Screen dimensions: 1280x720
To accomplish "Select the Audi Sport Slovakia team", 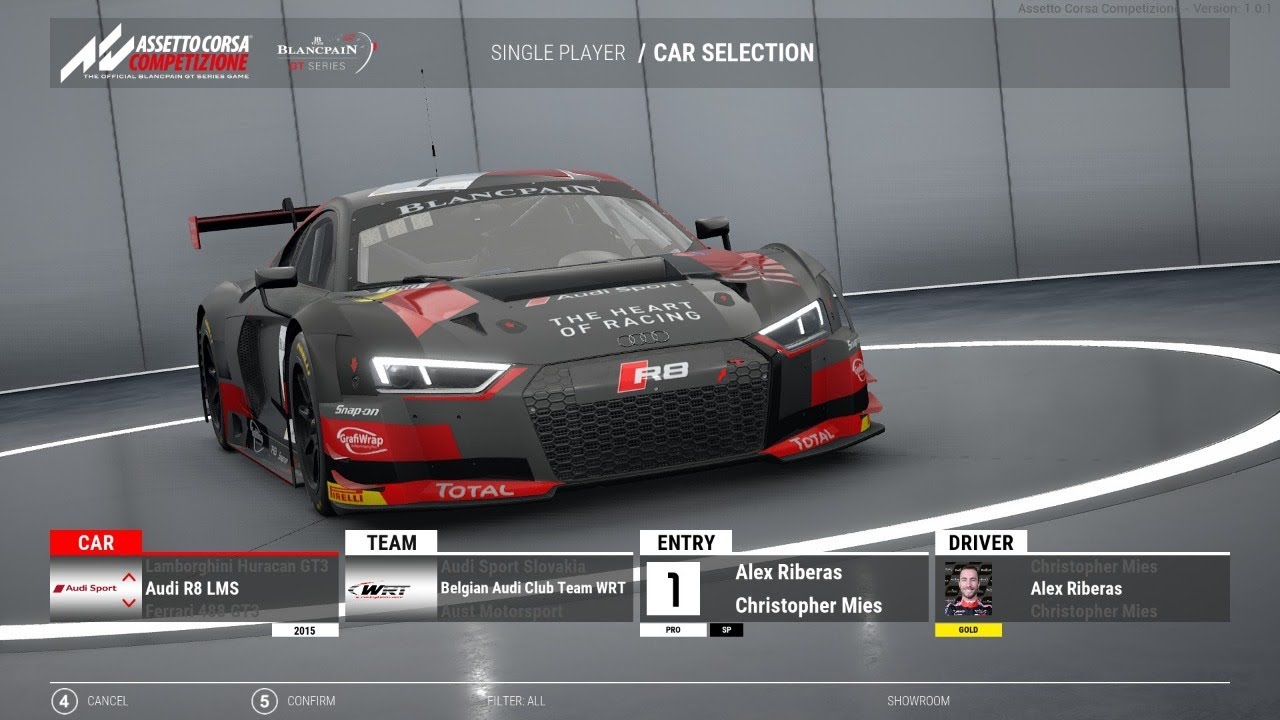I will tap(513, 567).
